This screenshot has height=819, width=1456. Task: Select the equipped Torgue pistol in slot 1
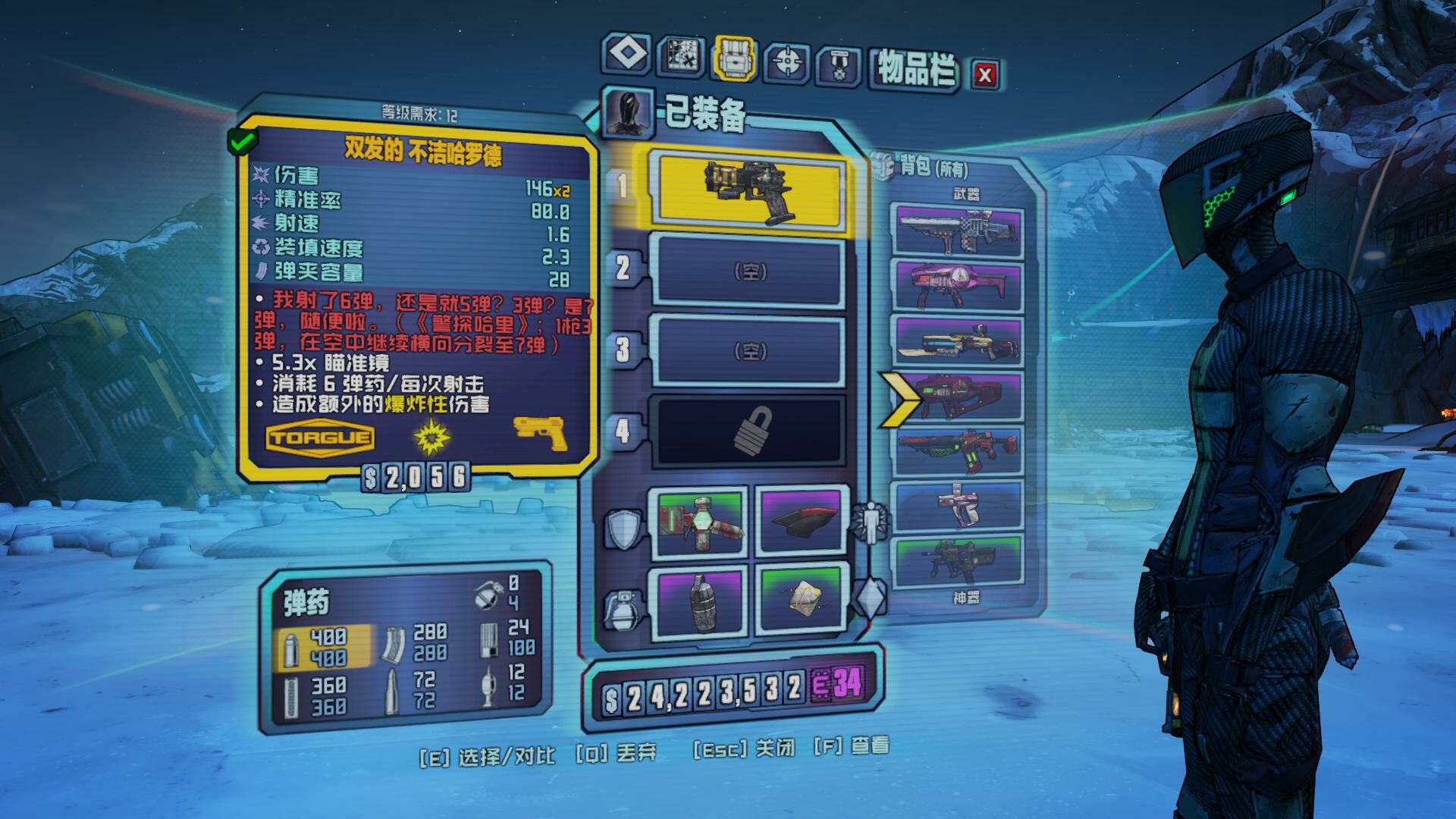[x=749, y=193]
